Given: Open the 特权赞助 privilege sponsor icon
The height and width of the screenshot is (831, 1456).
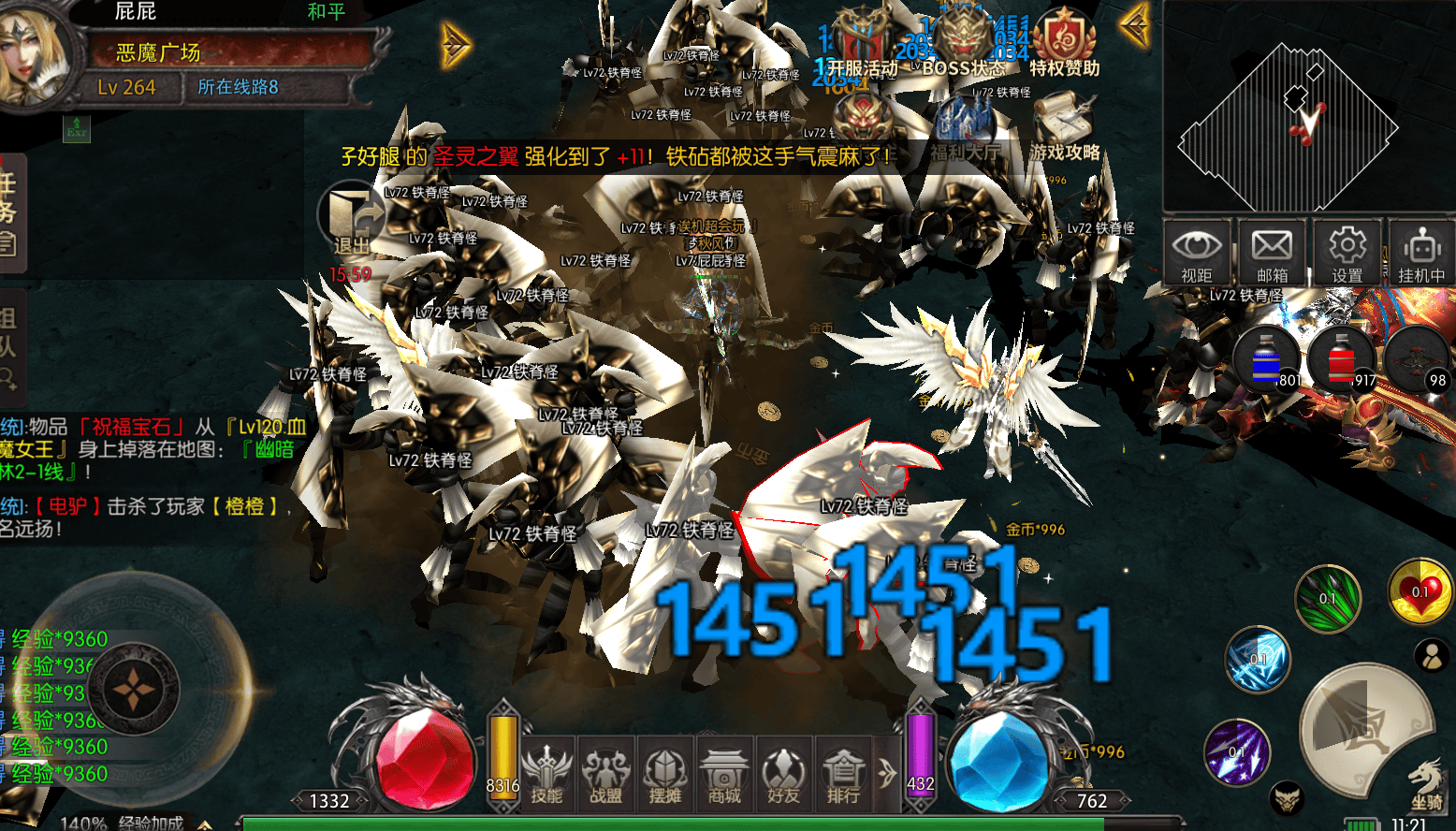Looking at the screenshot, I should pyautogui.click(x=1064, y=43).
